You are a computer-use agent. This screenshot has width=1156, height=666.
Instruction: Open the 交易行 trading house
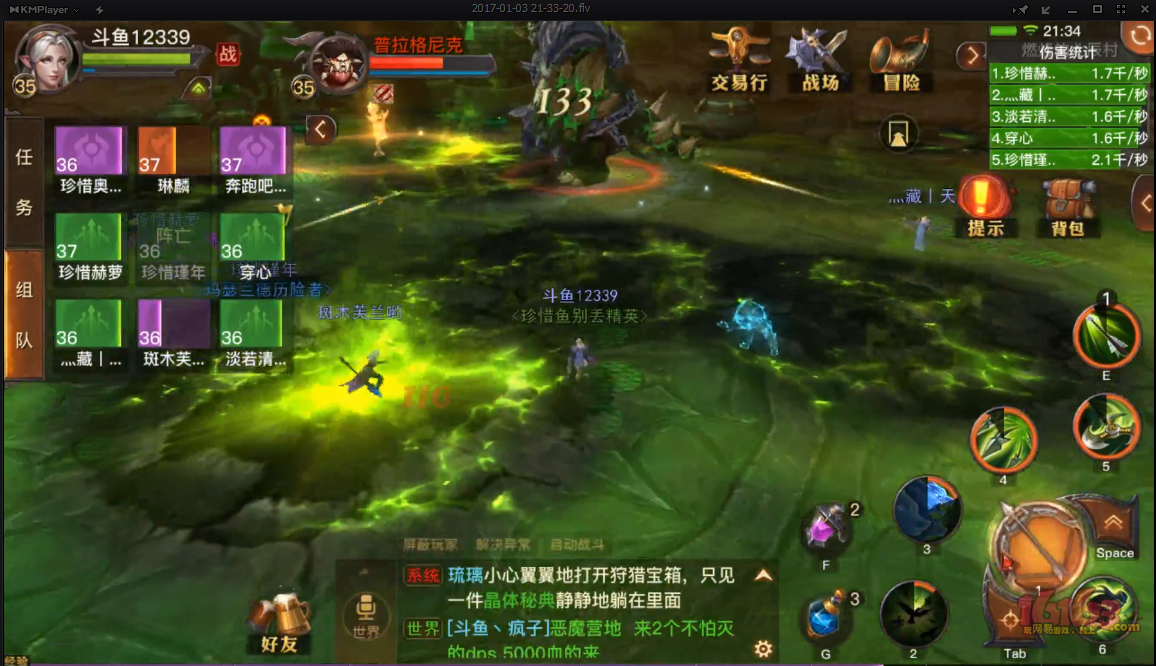click(738, 60)
